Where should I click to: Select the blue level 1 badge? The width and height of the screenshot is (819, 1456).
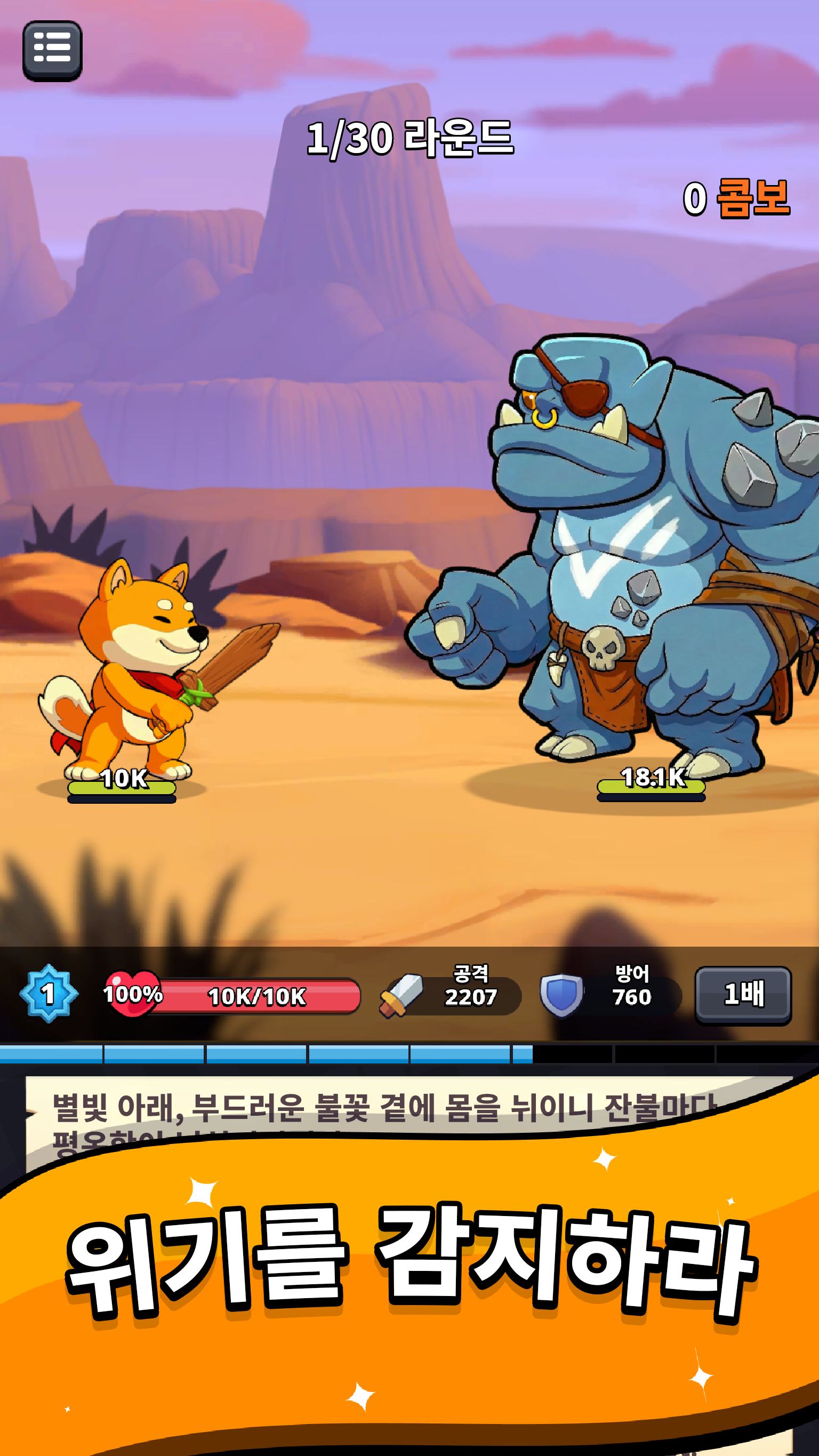(x=49, y=993)
